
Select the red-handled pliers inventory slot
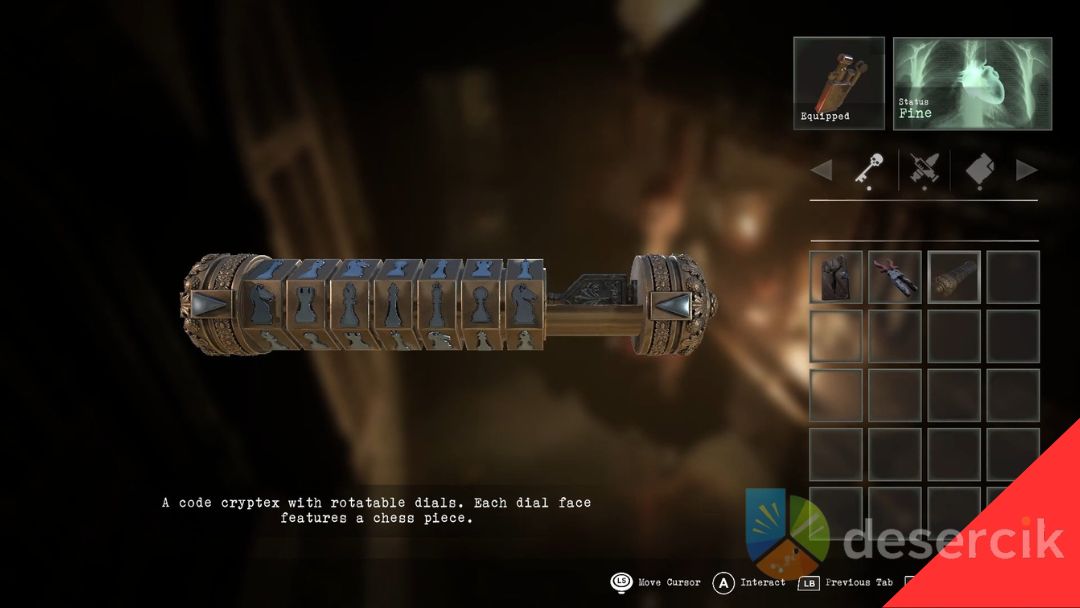click(894, 276)
